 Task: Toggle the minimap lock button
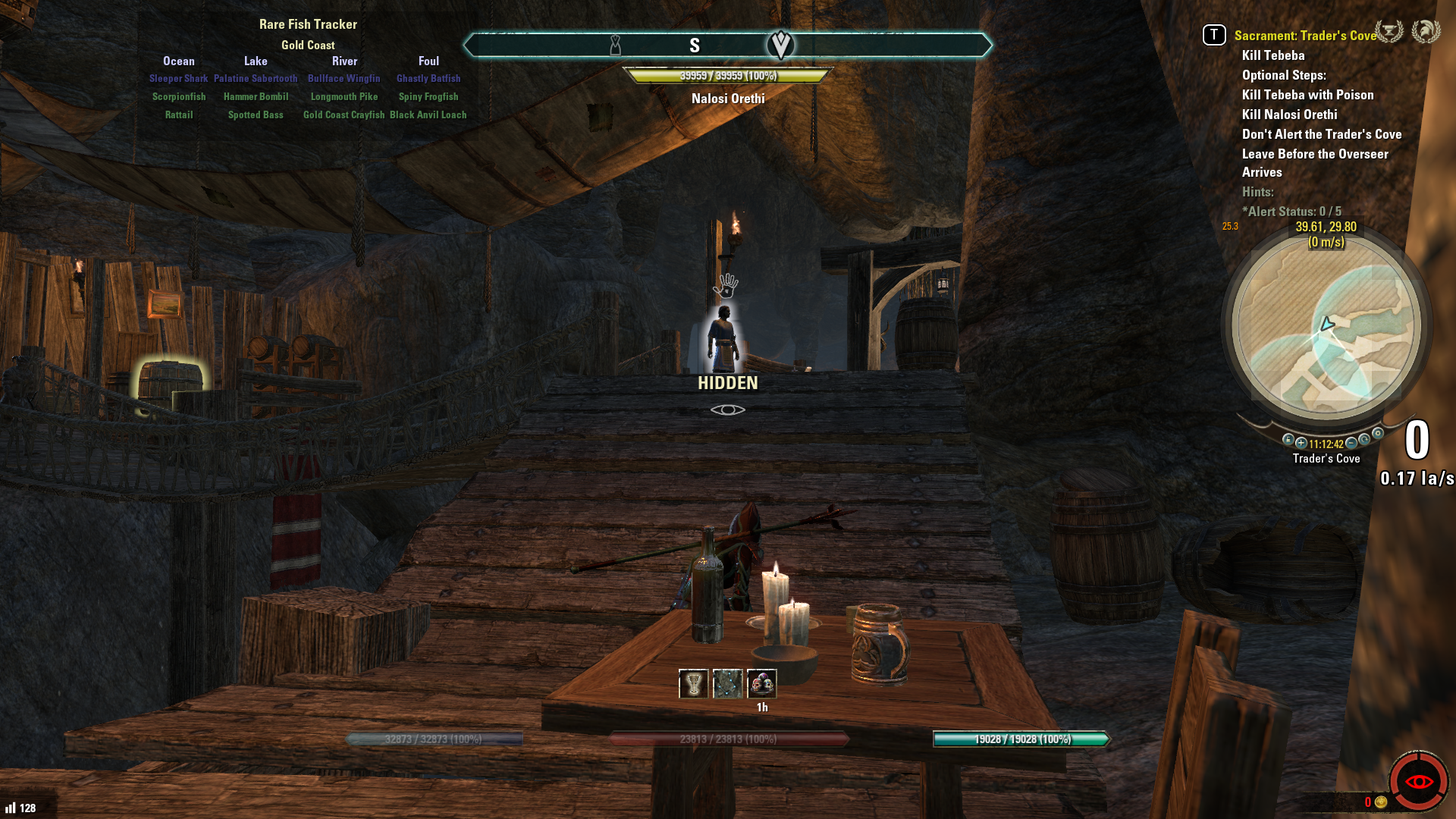click(1288, 439)
